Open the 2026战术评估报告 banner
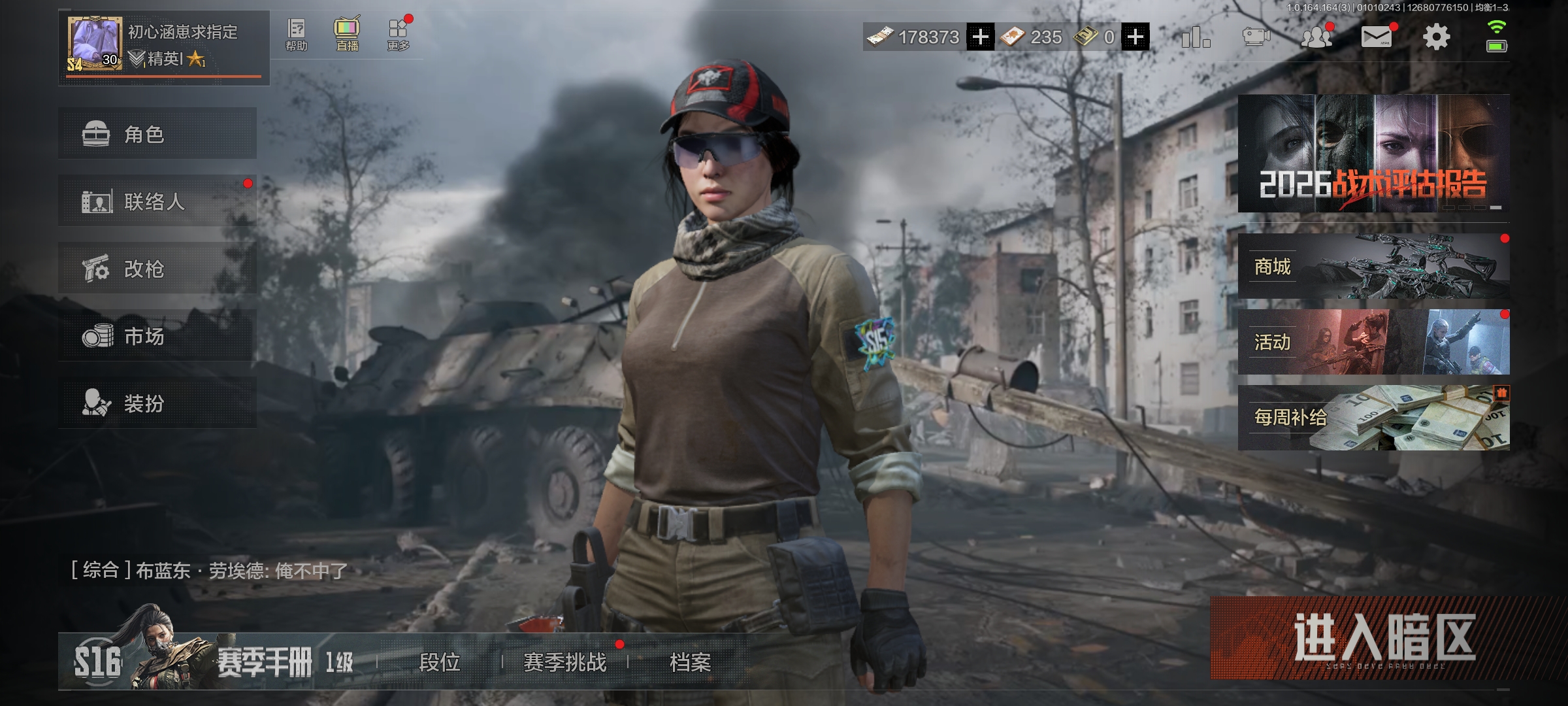Image resolution: width=1568 pixels, height=706 pixels. click(x=1373, y=154)
